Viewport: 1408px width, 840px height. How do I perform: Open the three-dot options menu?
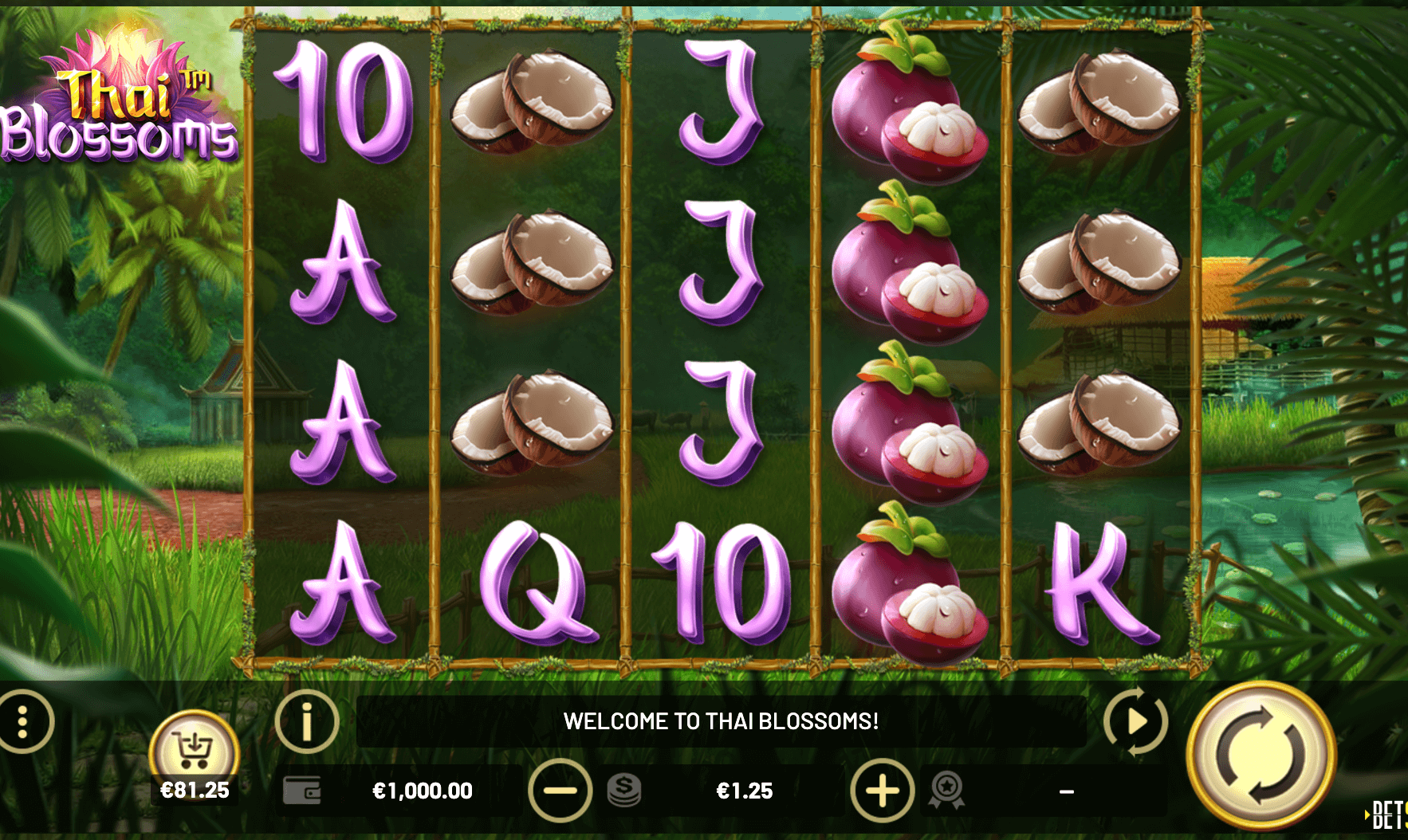click(23, 721)
